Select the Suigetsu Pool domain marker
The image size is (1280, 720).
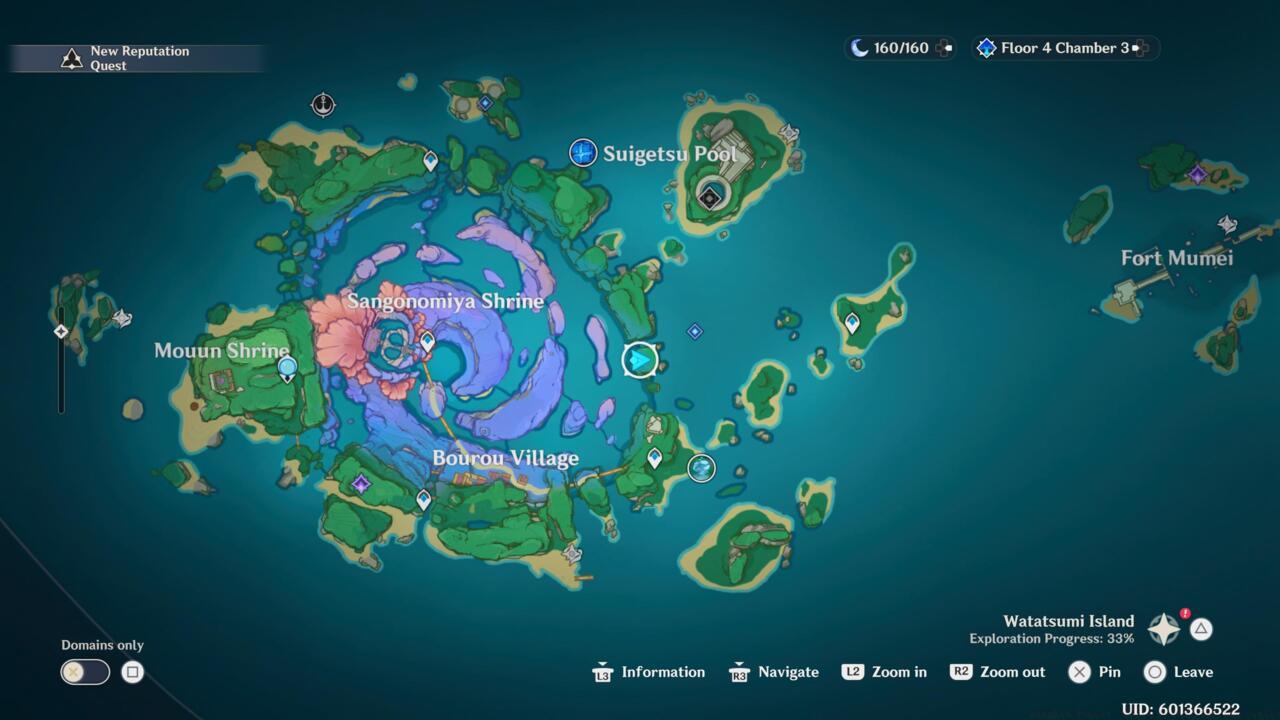583,153
